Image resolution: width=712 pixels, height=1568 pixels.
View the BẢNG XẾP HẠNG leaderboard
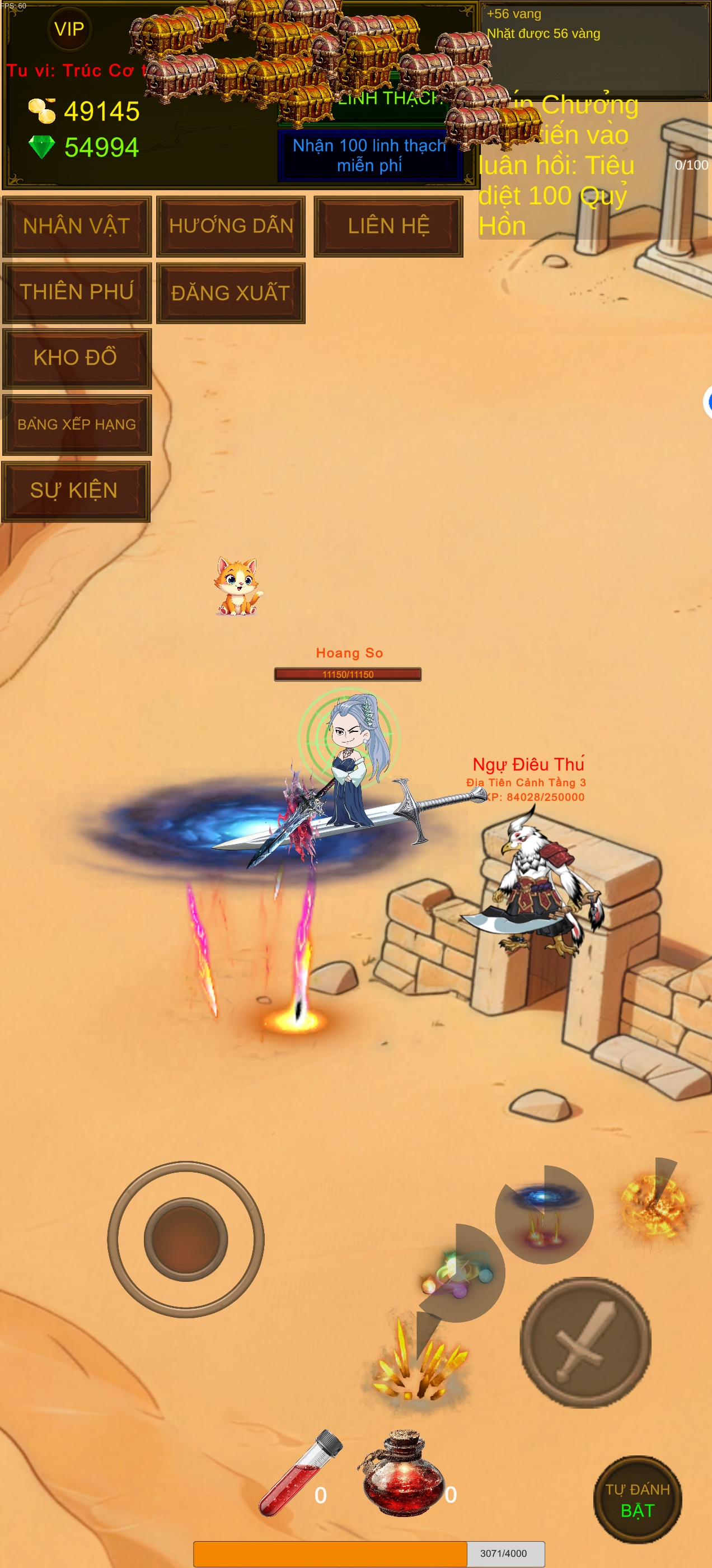[x=77, y=424]
